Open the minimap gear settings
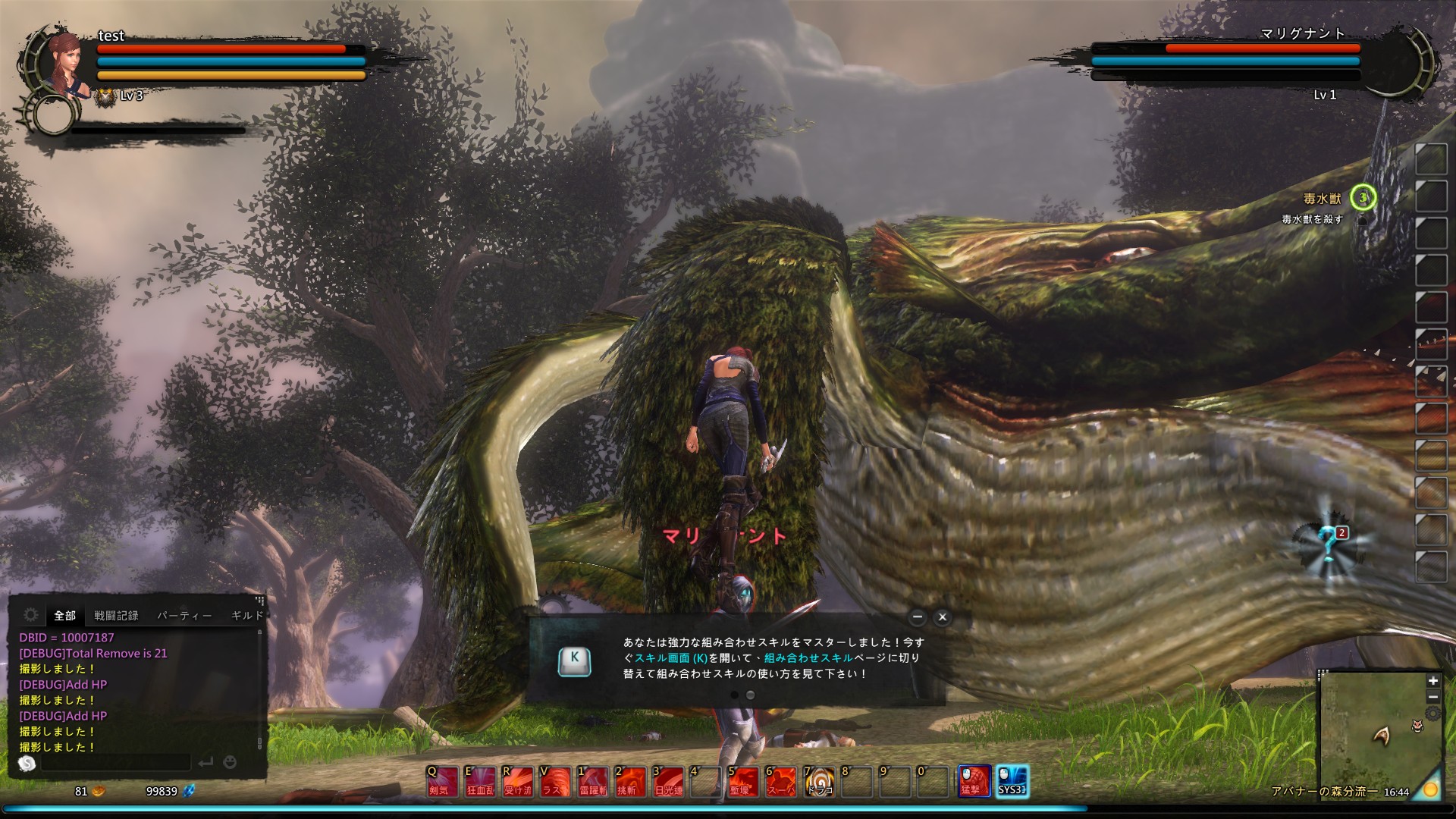Viewport: 1456px width, 819px height. coord(1432,714)
